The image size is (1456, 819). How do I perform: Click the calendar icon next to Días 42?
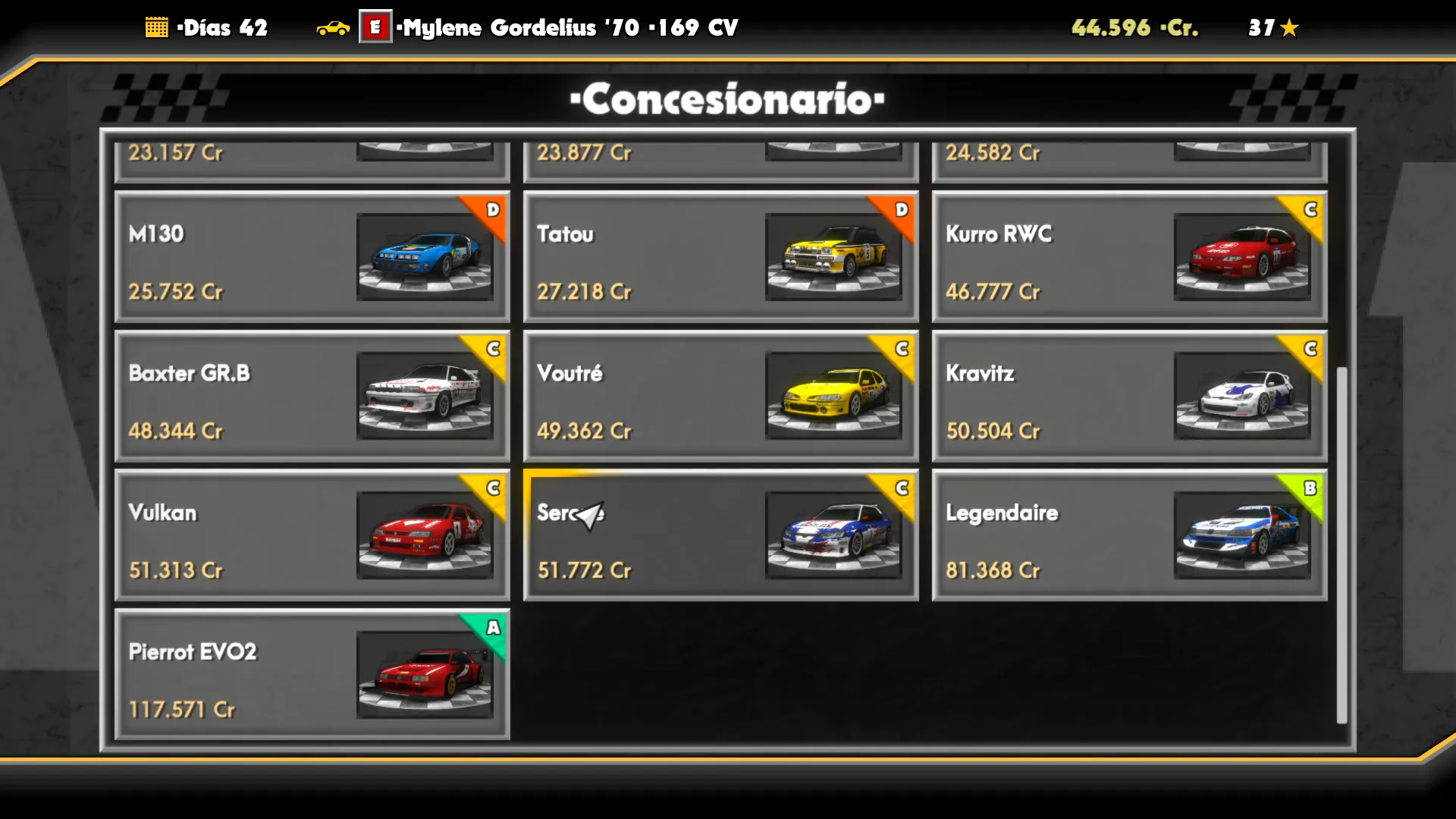[x=157, y=27]
